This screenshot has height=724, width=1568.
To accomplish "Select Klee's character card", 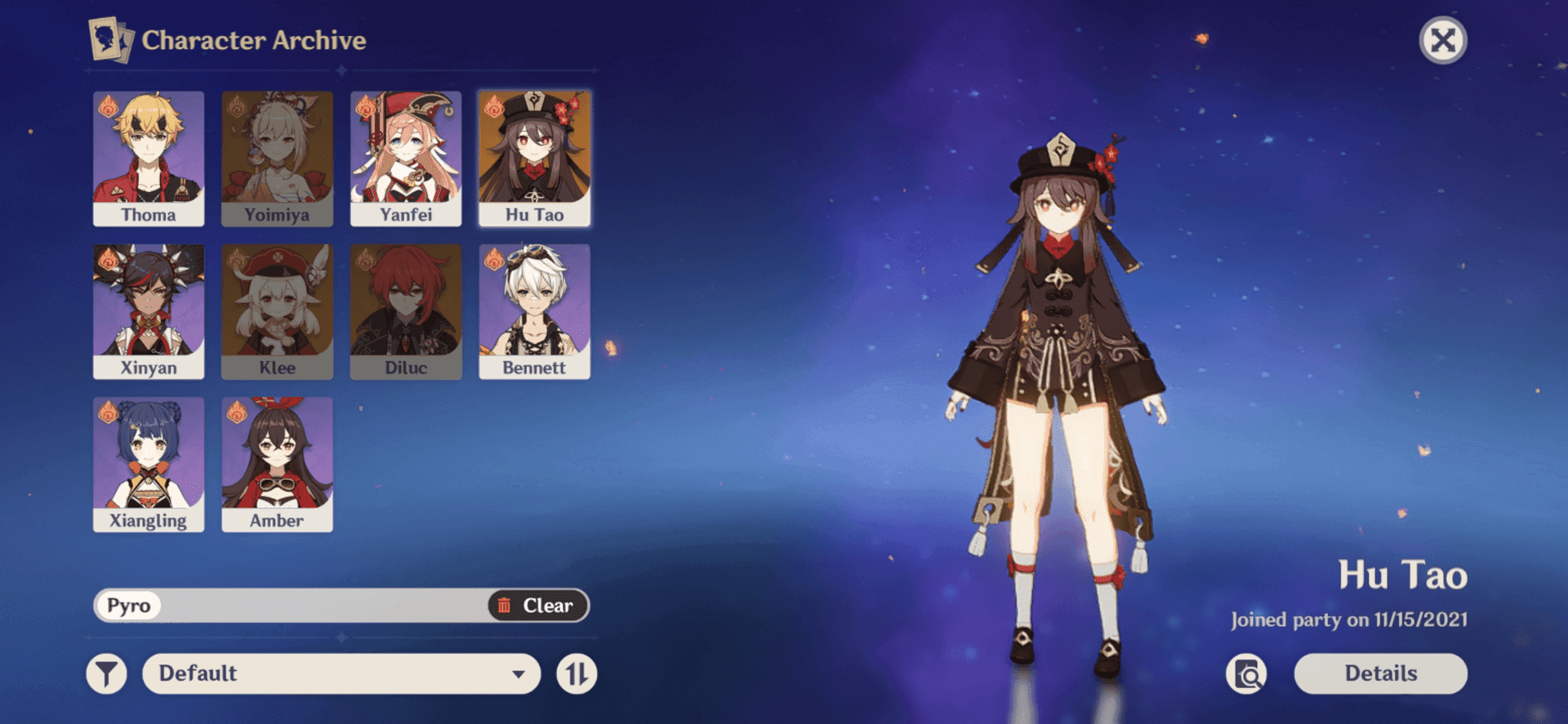I will (277, 311).
